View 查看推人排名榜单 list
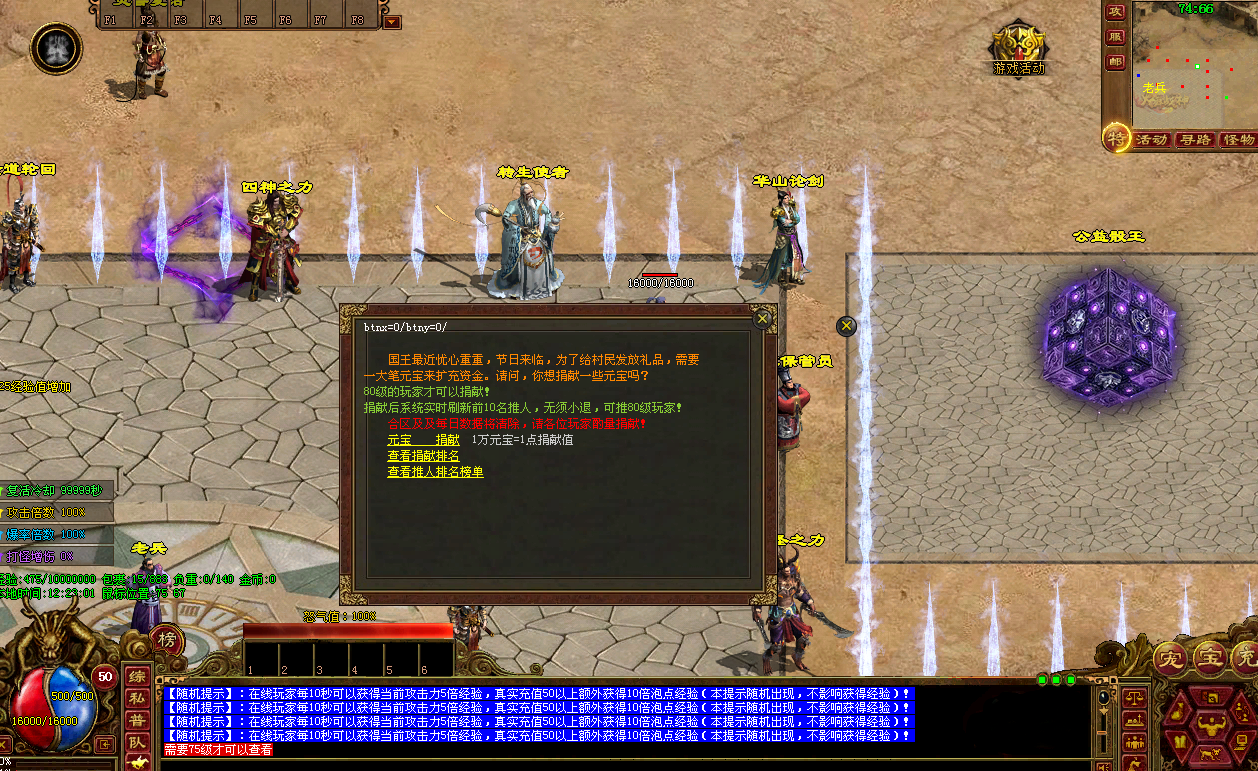 tap(435, 471)
